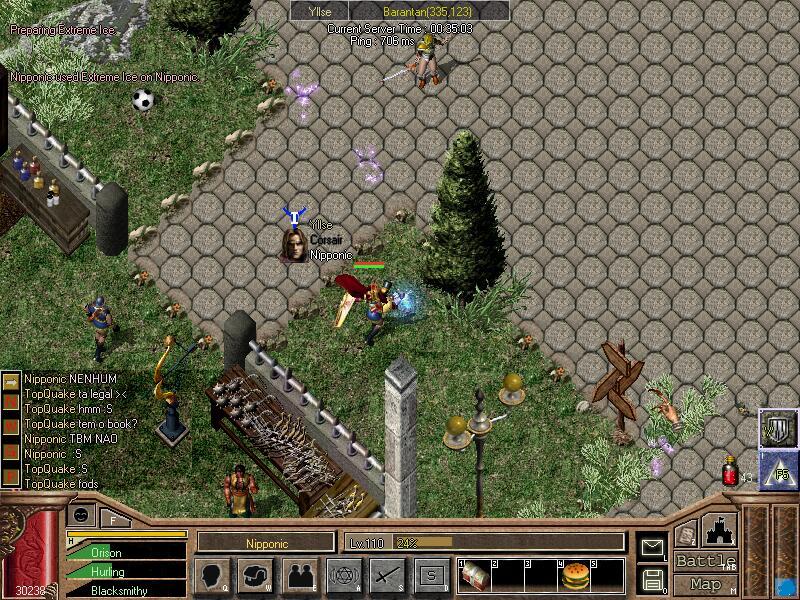Open the Battle mode button

(x=706, y=561)
